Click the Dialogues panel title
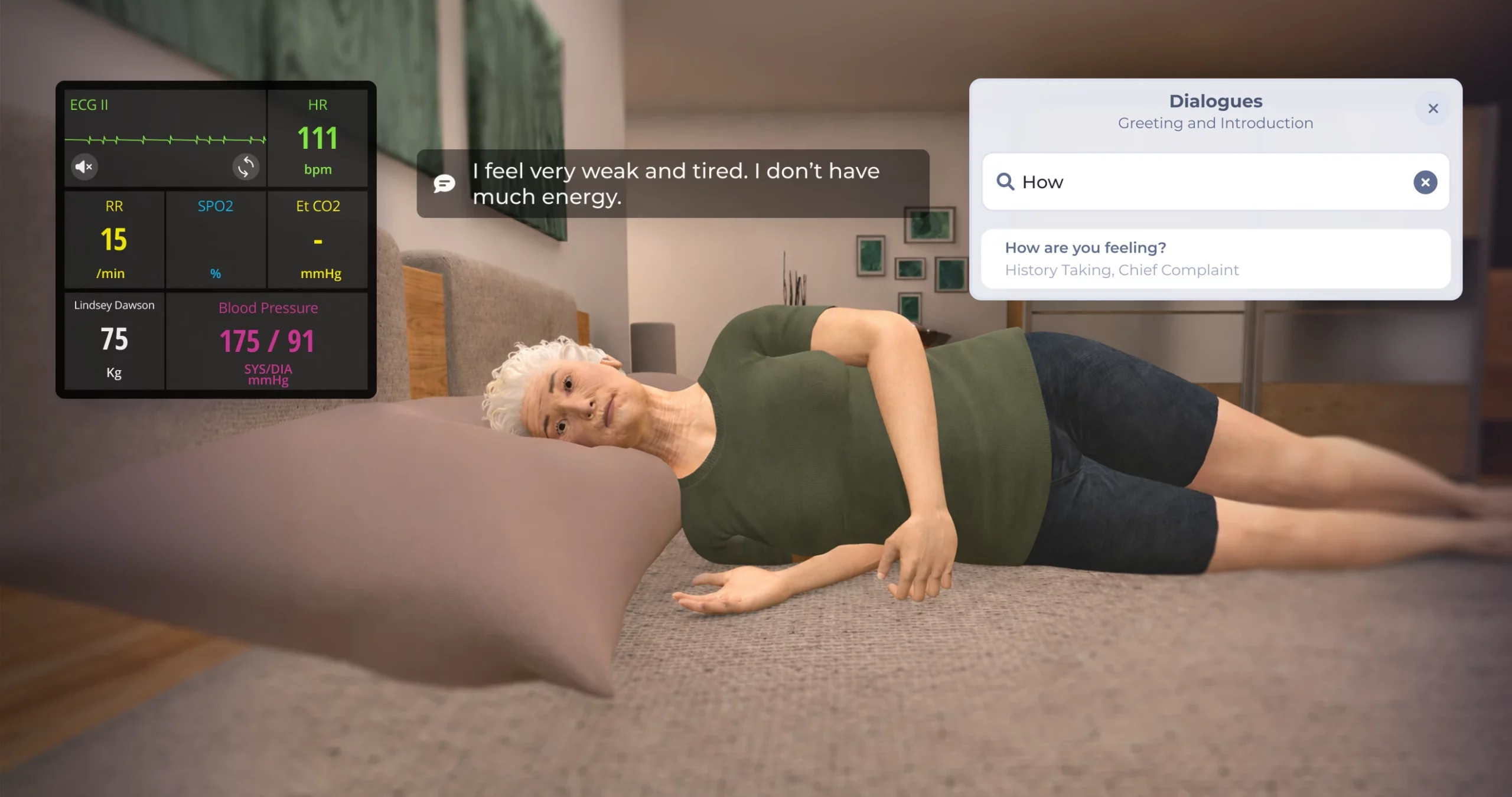 point(1216,101)
